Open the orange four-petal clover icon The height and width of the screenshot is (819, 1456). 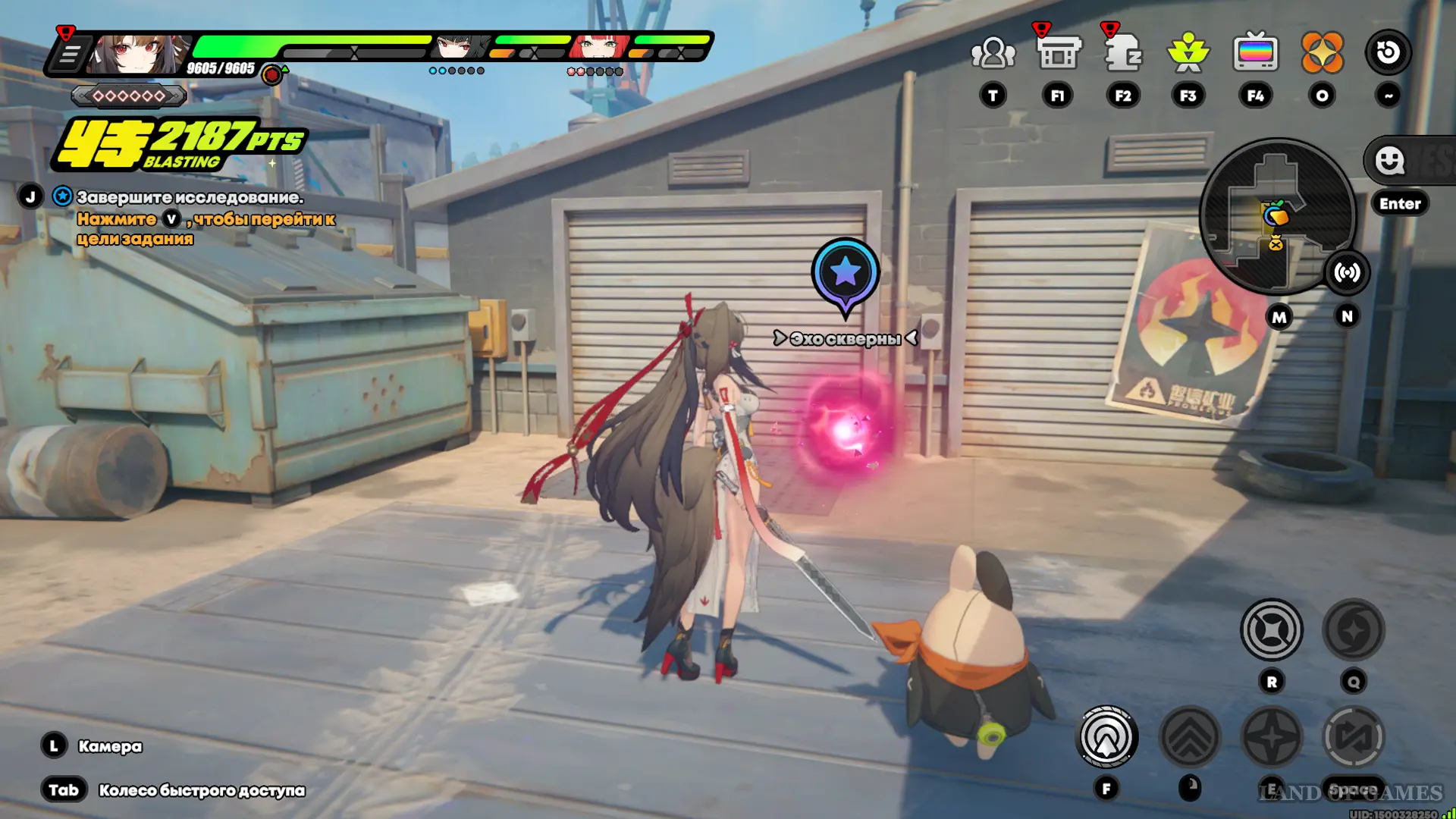(1322, 53)
